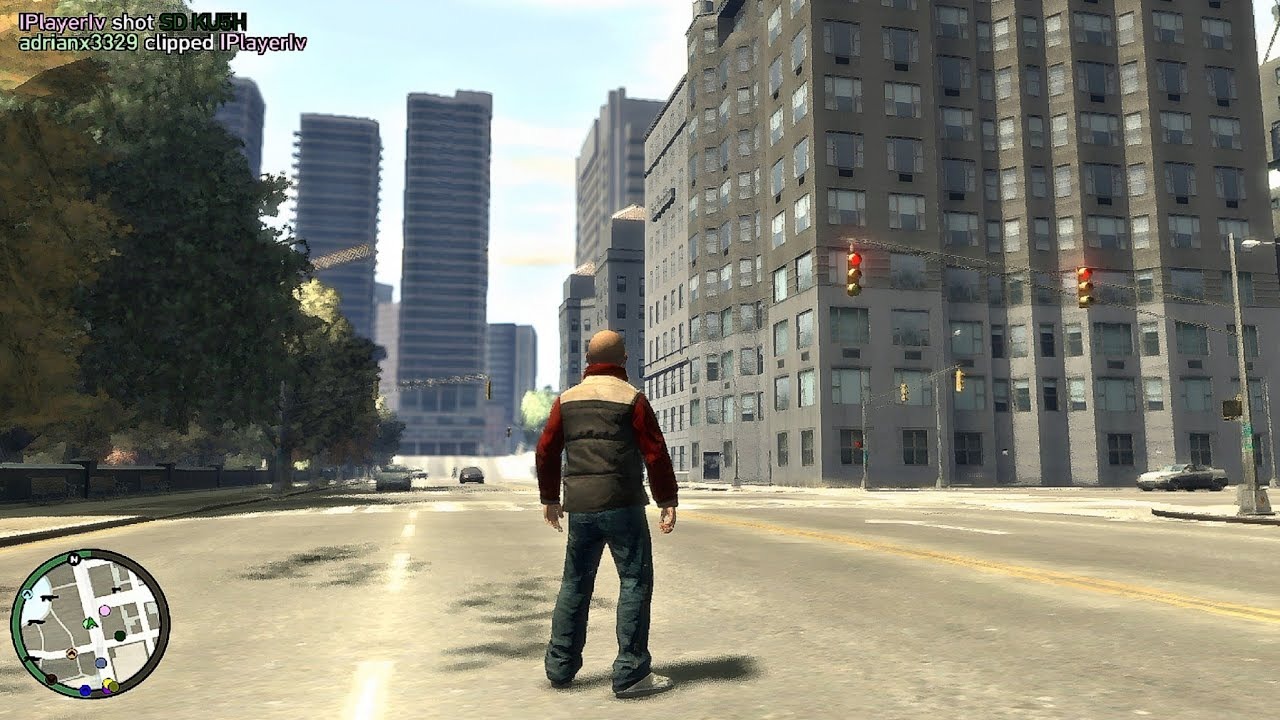Click the olive player blip on the minimap

(x=113, y=686)
